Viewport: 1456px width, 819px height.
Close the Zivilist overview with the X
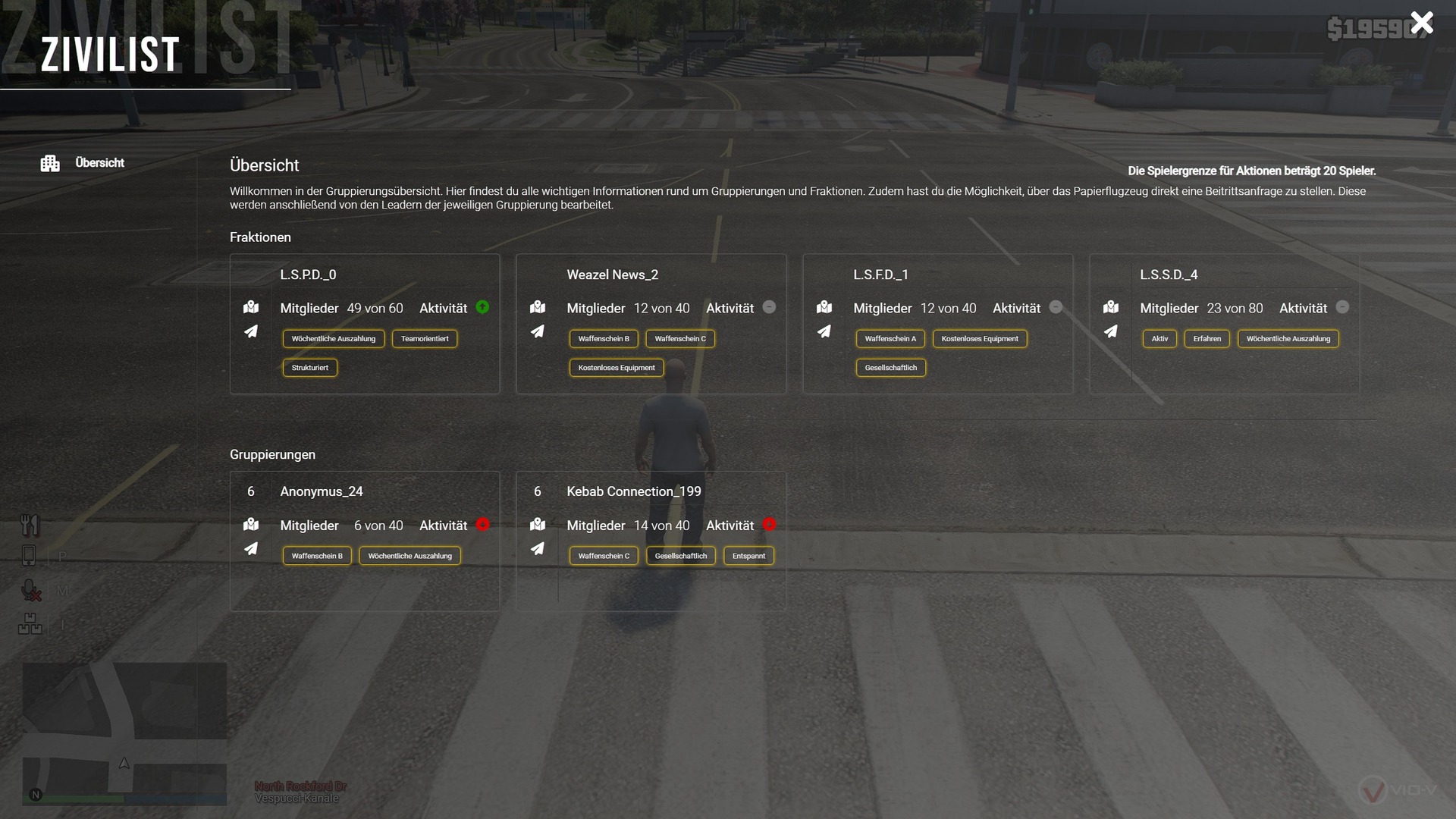(1421, 23)
